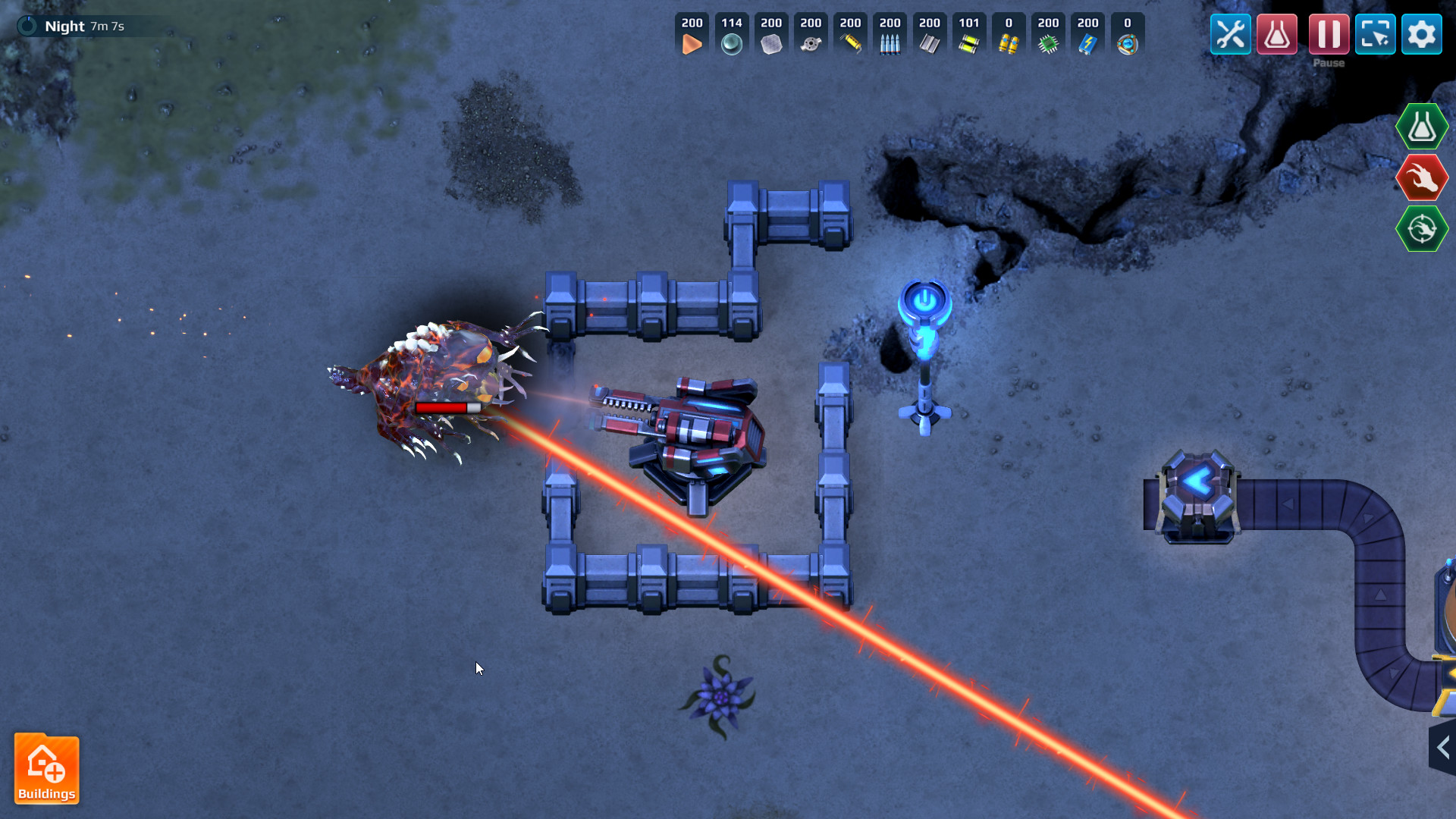The height and width of the screenshot is (819, 1456).
Task: Click the red creature claw hexagon
Action: pos(1422,177)
